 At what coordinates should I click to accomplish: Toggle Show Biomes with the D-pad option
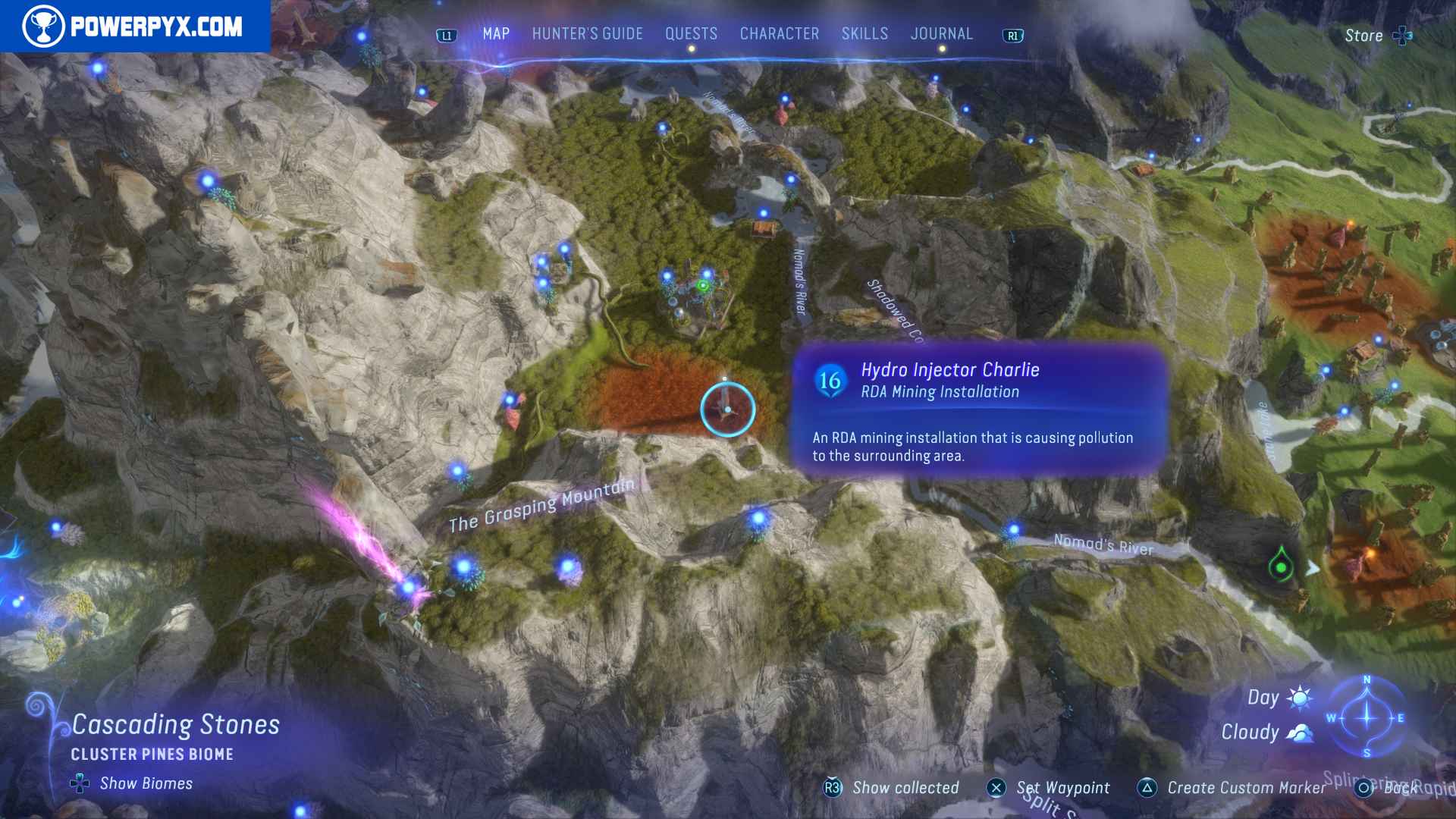click(79, 784)
